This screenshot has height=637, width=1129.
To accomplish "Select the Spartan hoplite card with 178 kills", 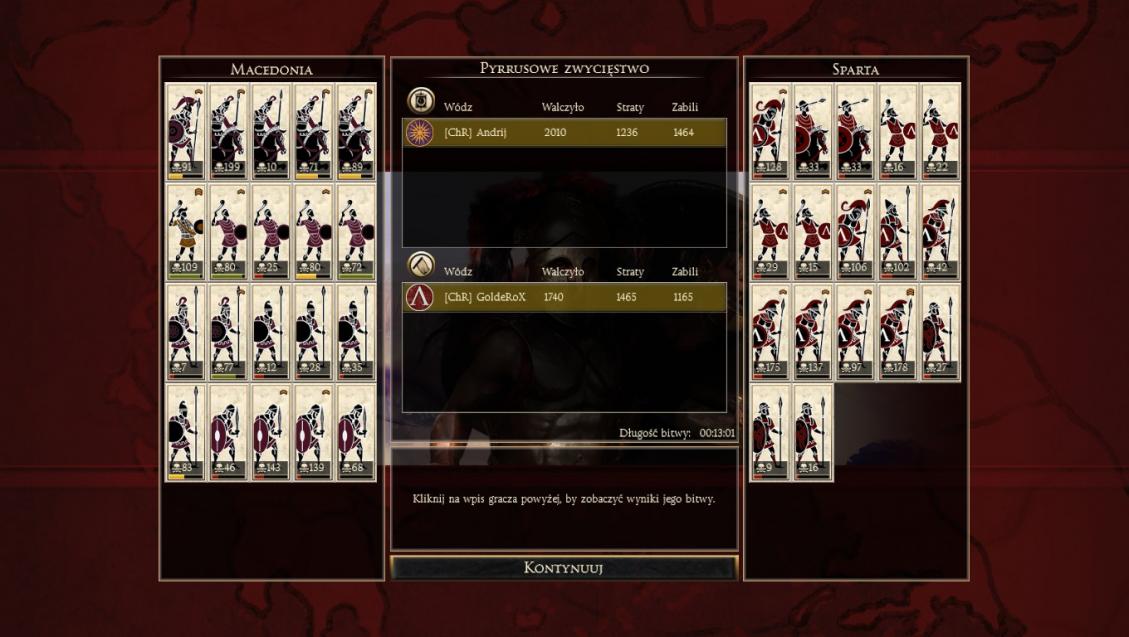I will click(x=898, y=332).
